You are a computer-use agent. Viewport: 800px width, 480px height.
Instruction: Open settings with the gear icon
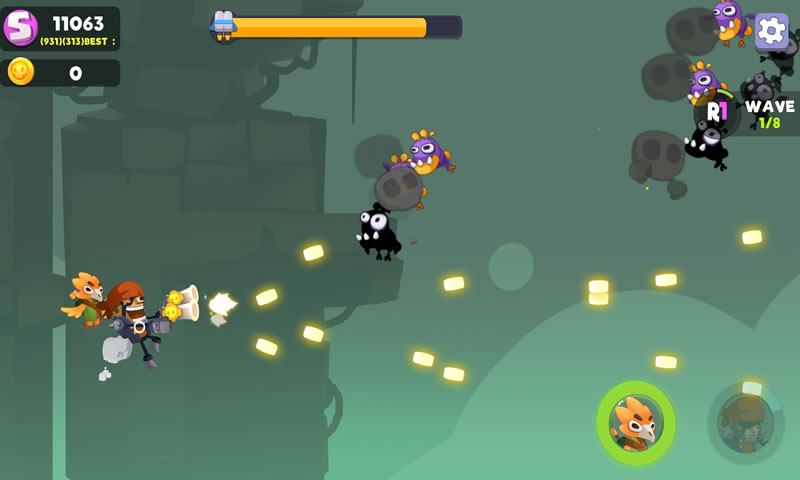pos(771,31)
